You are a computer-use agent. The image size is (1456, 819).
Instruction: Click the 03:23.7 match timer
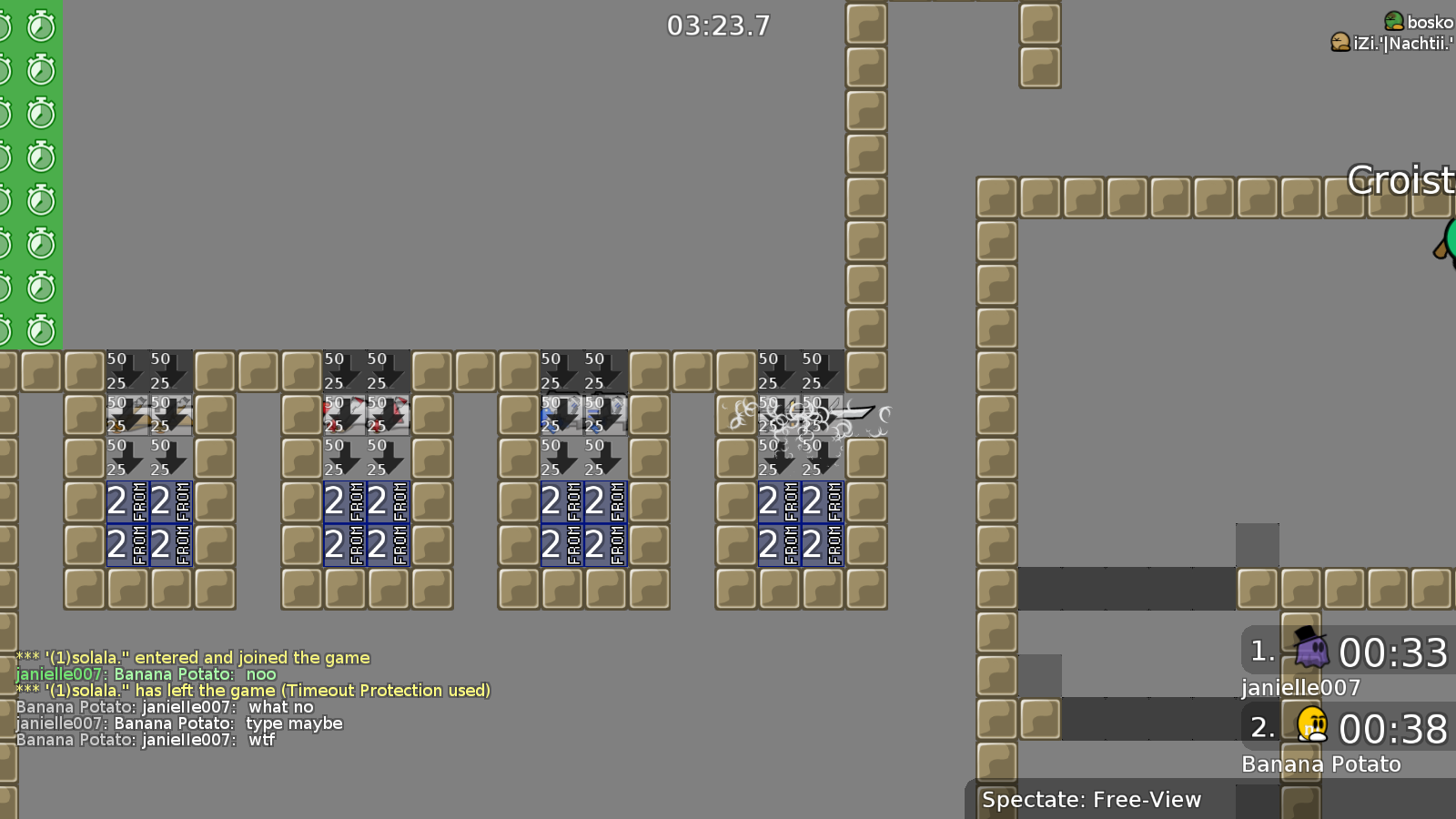click(716, 26)
